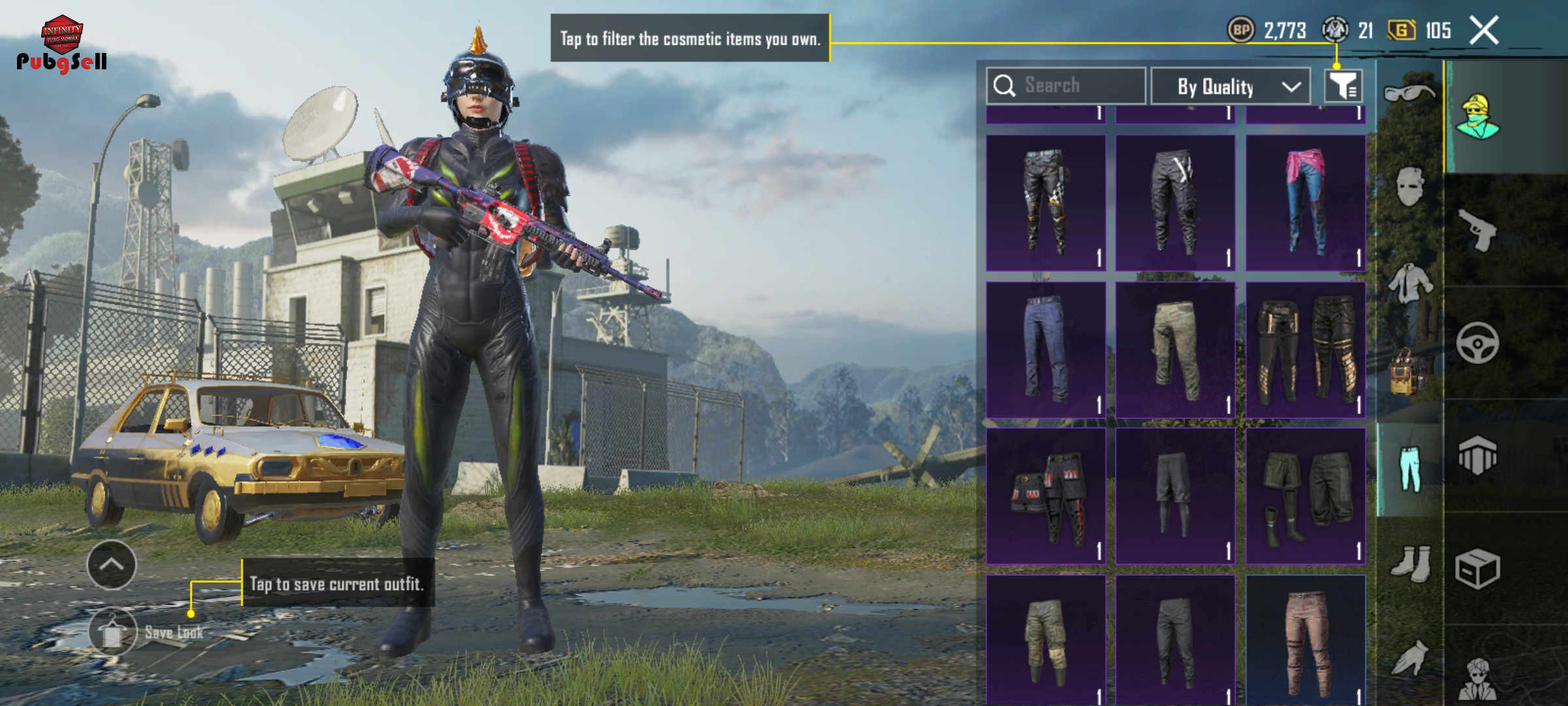The height and width of the screenshot is (706, 1568).
Task: Toggle the owned cosmetics filter
Action: [x=1343, y=86]
